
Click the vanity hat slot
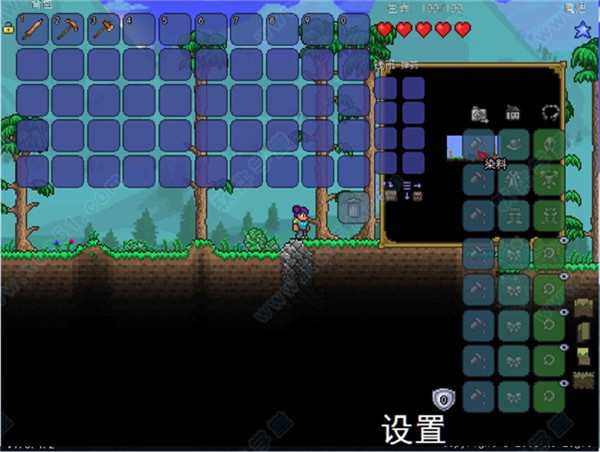coord(514,146)
